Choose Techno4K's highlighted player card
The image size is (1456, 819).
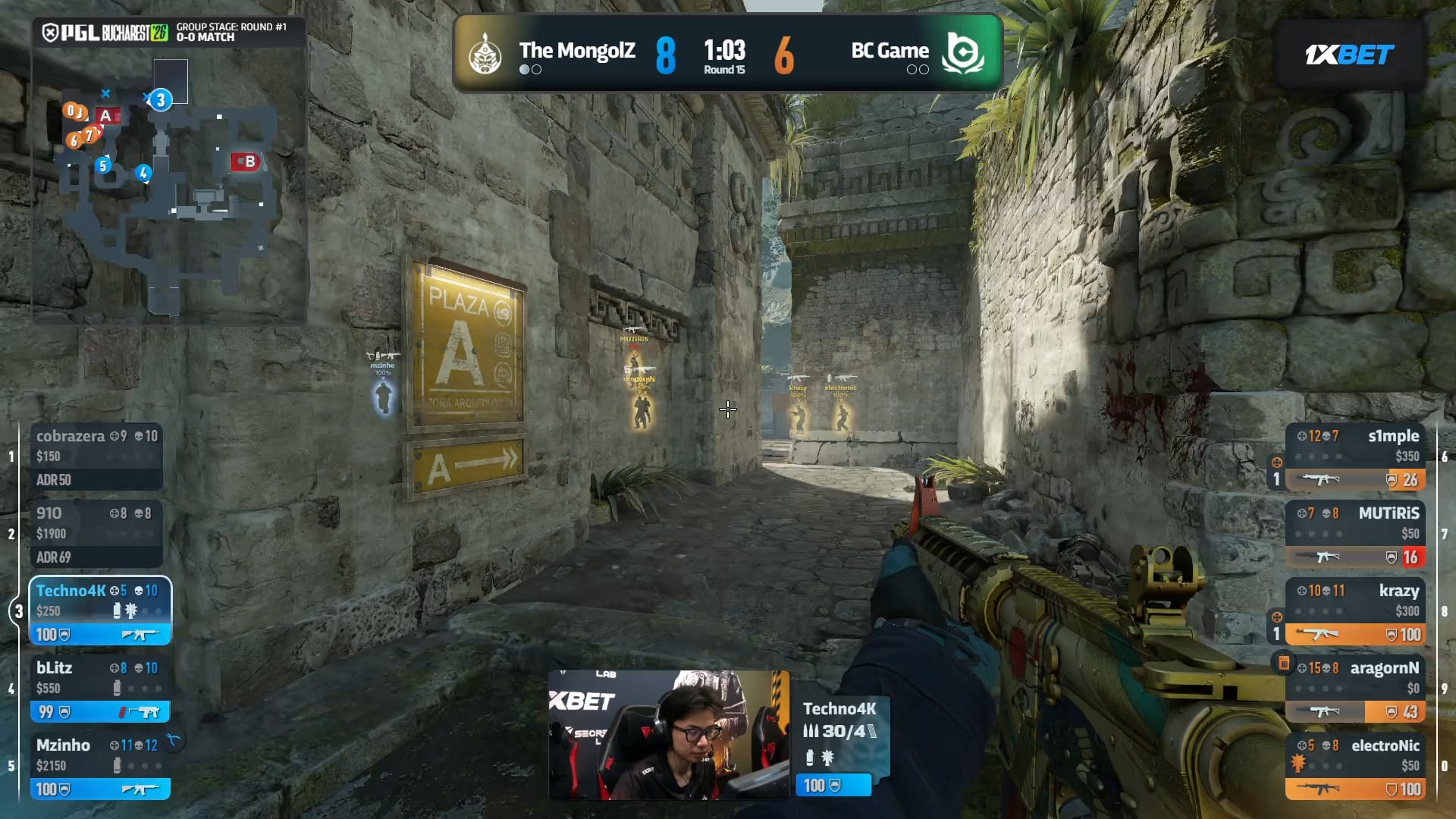coord(100,611)
